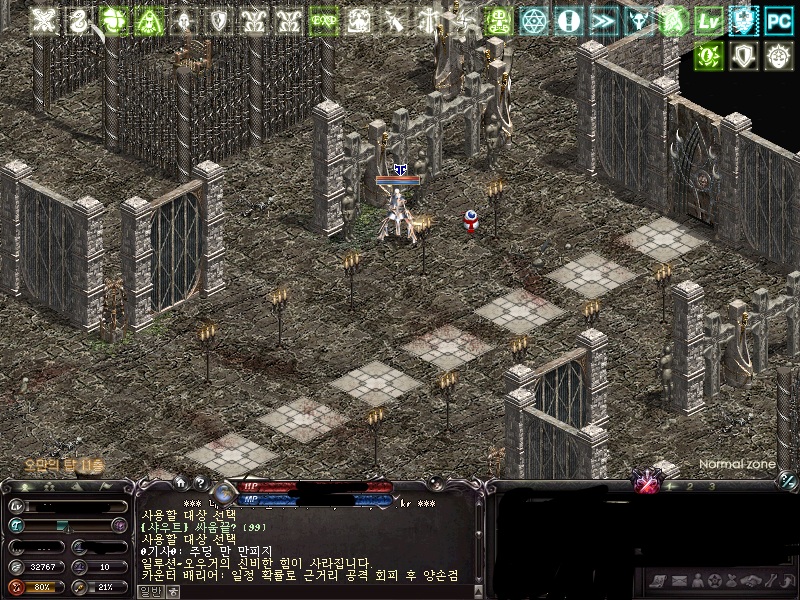Select the hexagram star buff icon

535,20
